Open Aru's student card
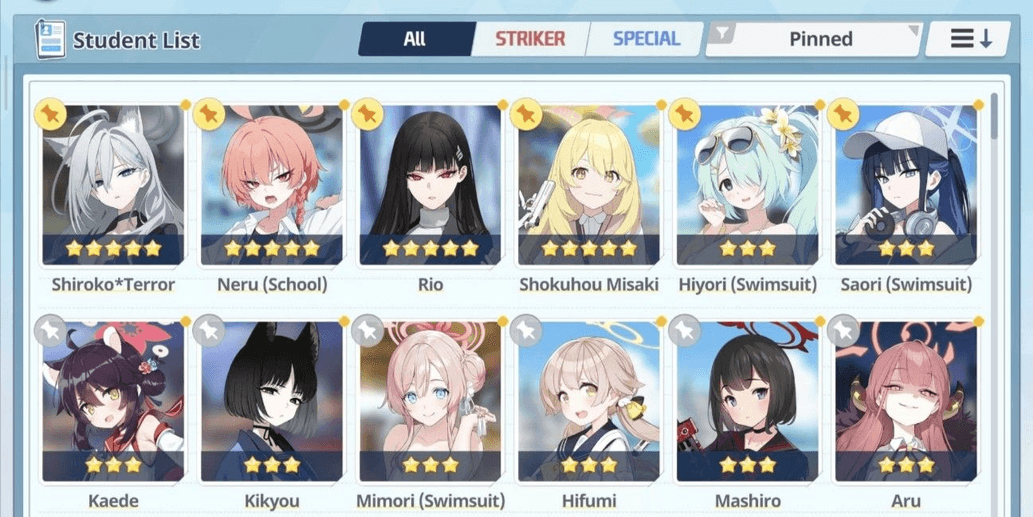This screenshot has height=517, width=1033. (906, 402)
